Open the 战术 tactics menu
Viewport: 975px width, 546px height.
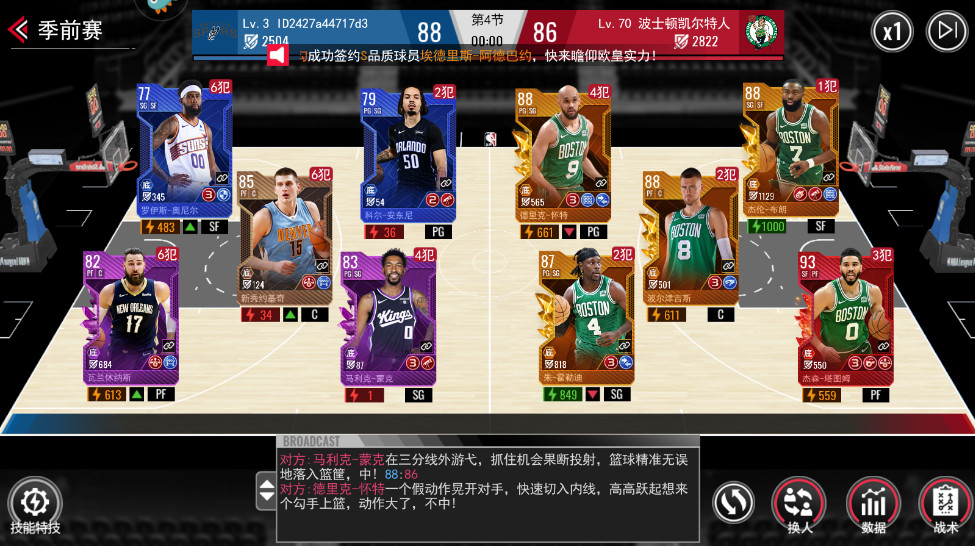pos(945,502)
